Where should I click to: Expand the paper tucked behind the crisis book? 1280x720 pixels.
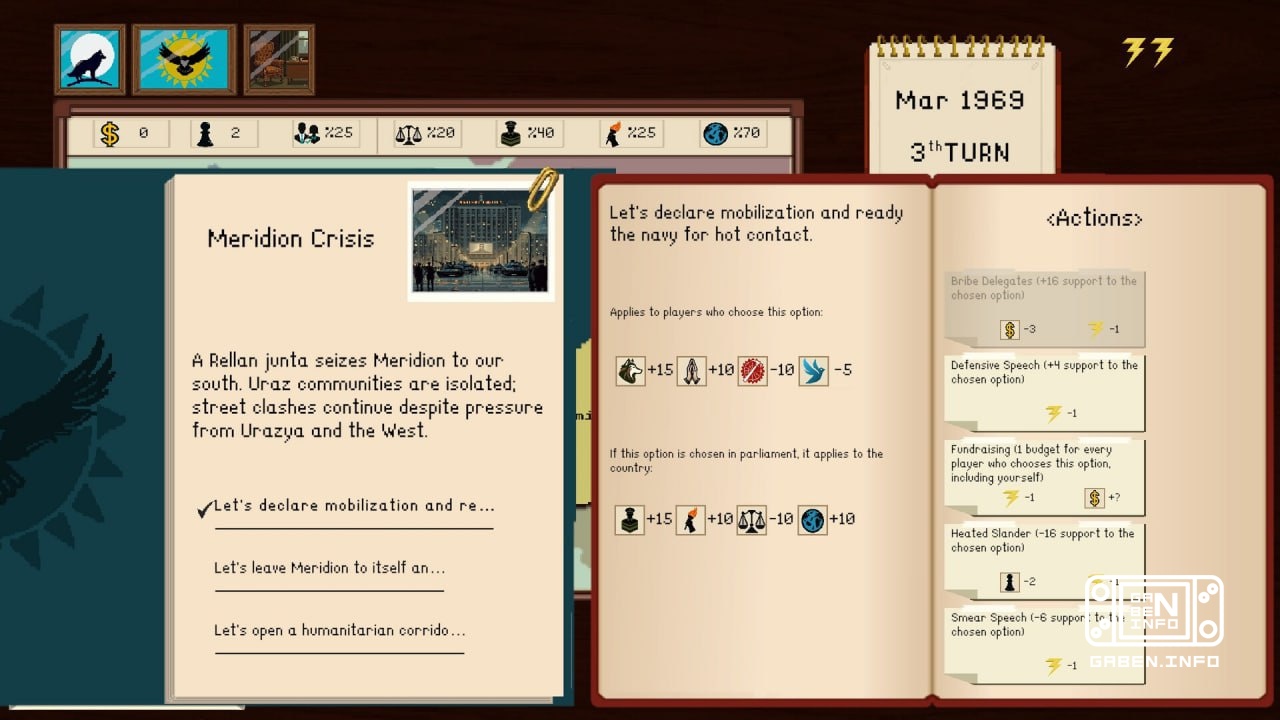pyautogui.click(x=583, y=420)
